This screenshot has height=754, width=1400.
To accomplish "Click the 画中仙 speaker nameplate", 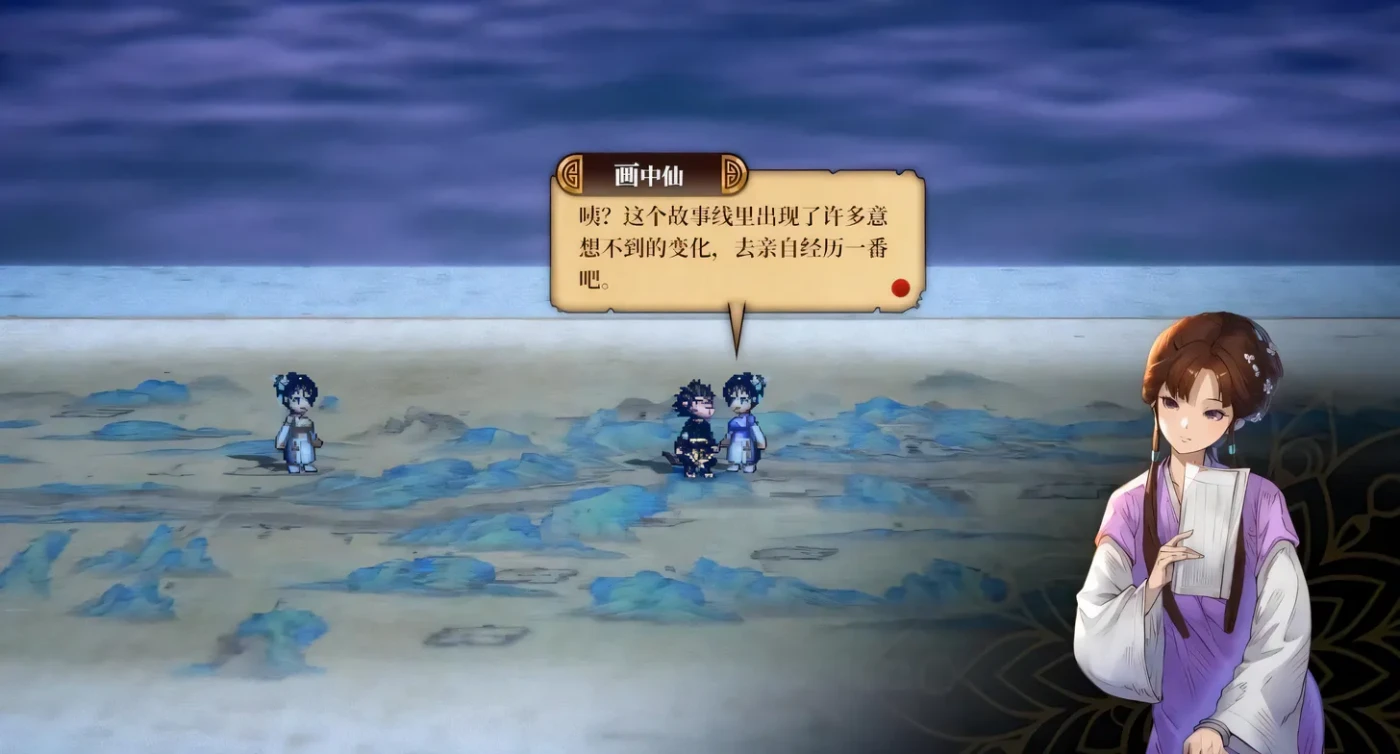I will point(652,172).
